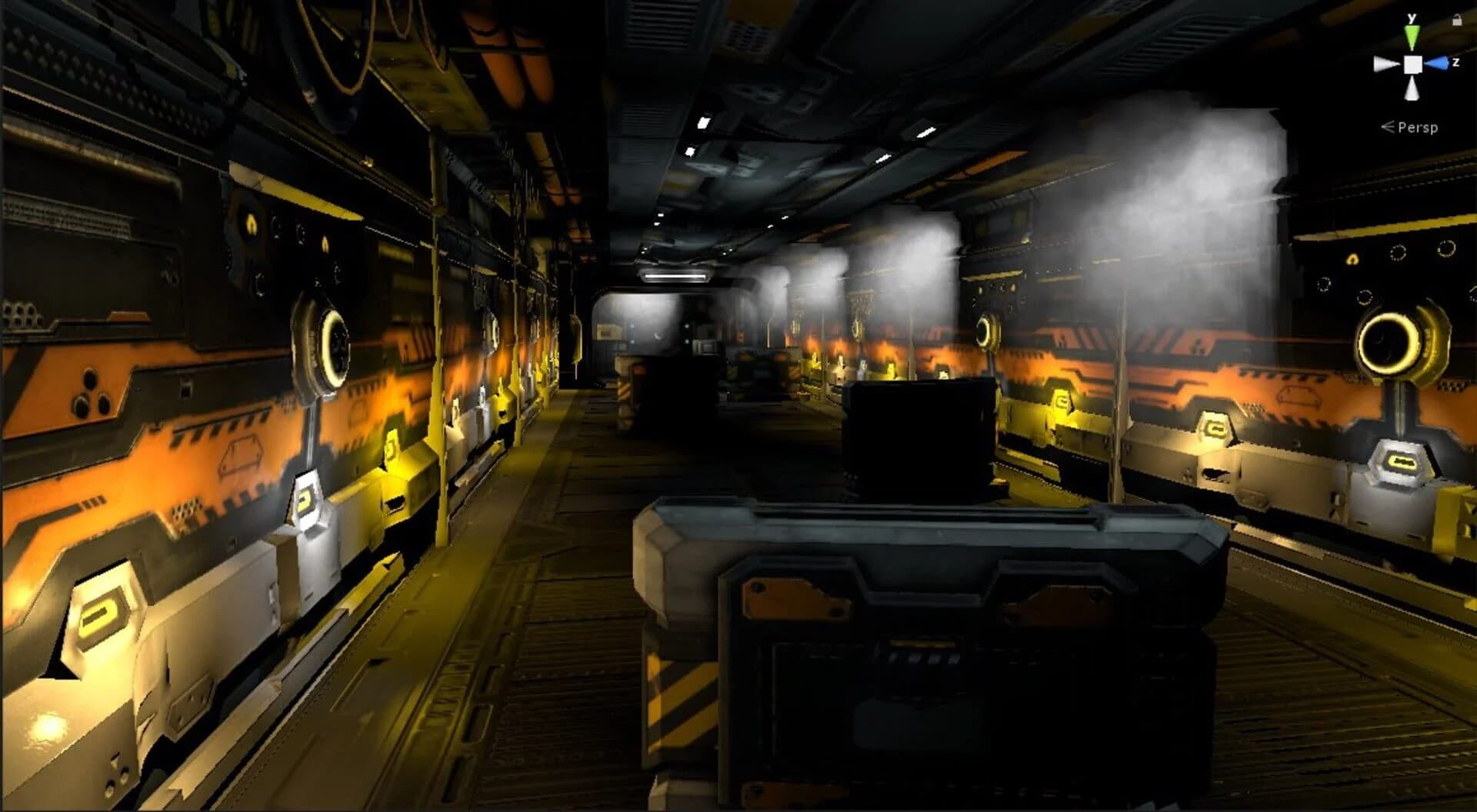The height and width of the screenshot is (812, 1477).
Task: Click the white bottom axis cone of the gizmo
Action: pyautogui.click(x=1412, y=88)
